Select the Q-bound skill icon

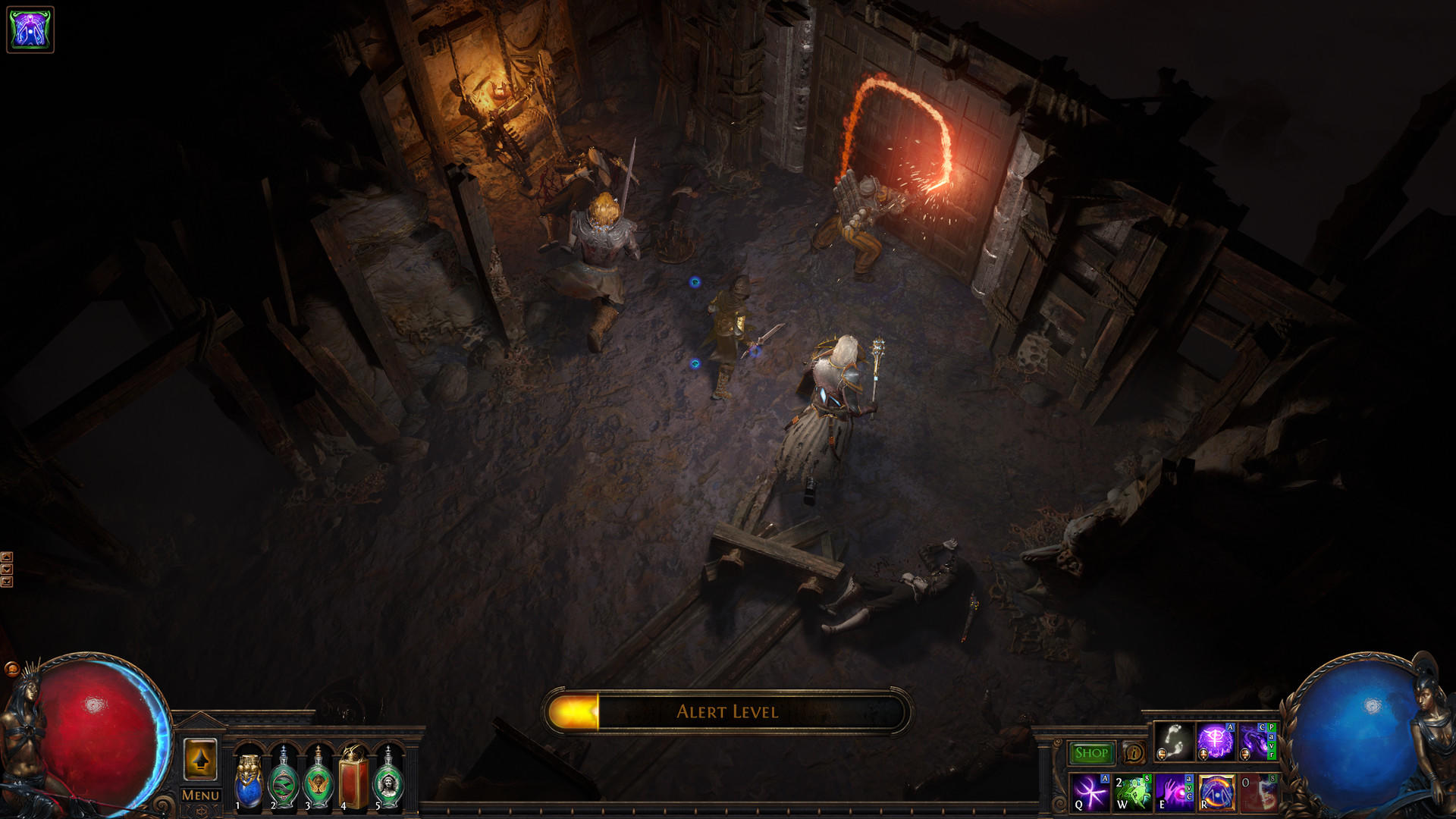point(1090,794)
